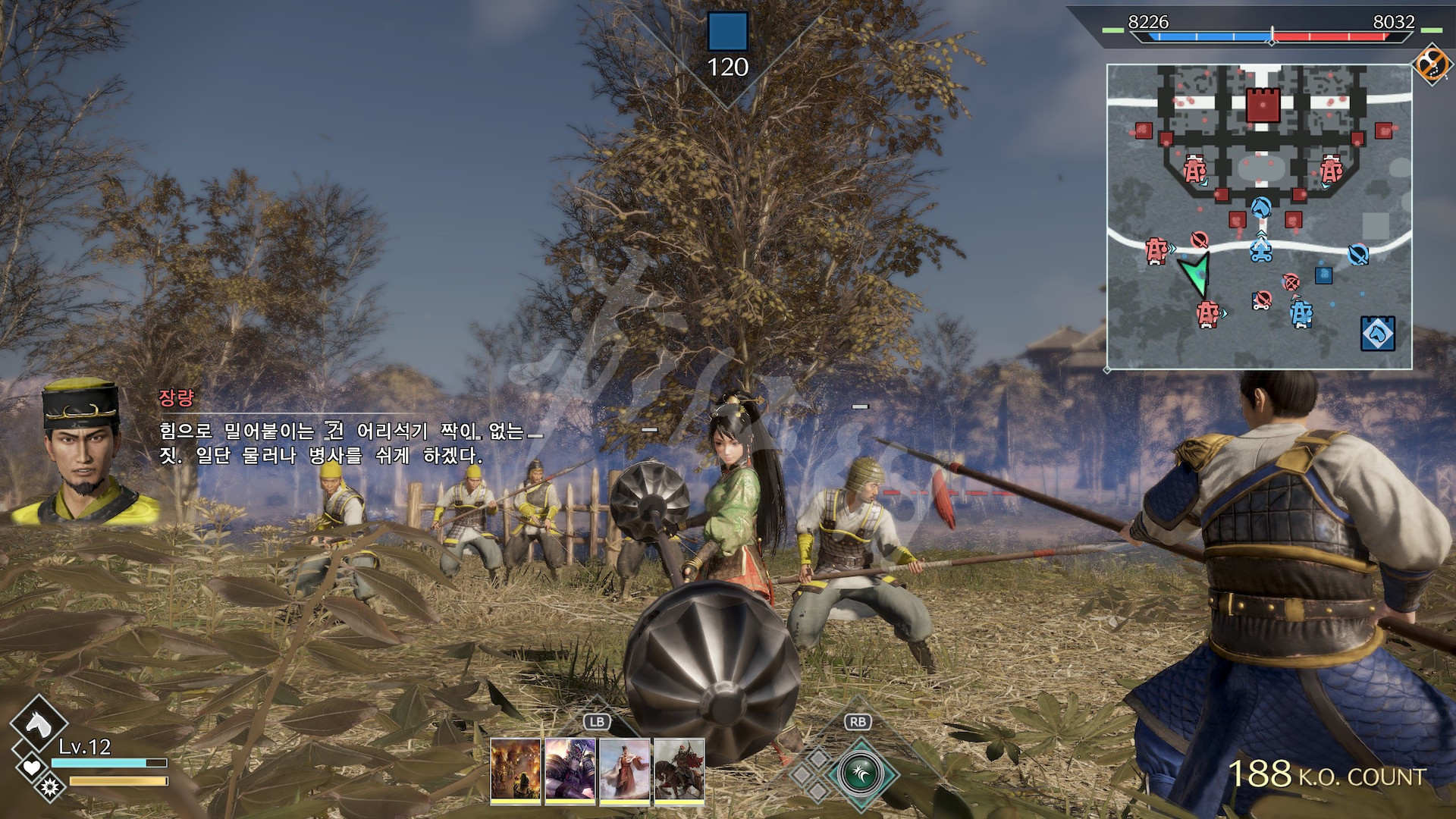The height and width of the screenshot is (819, 1456).
Task: Click the white horse head icon
Action: (38, 724)
